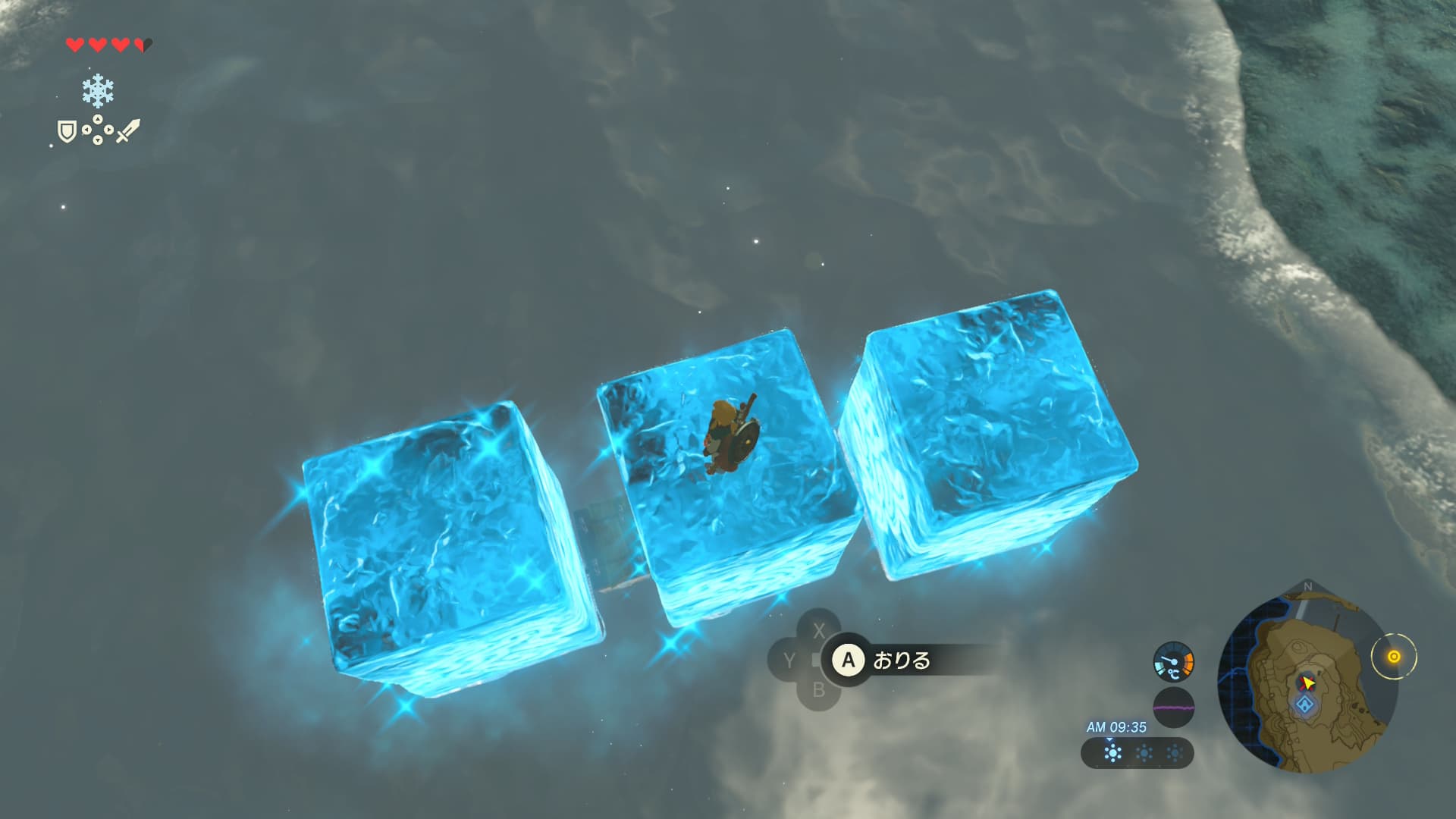The image size is (1456, 819).
Task: Select the Cryonis snowflake rune icon
Action: pyautogui.click(x=98, y=92)
